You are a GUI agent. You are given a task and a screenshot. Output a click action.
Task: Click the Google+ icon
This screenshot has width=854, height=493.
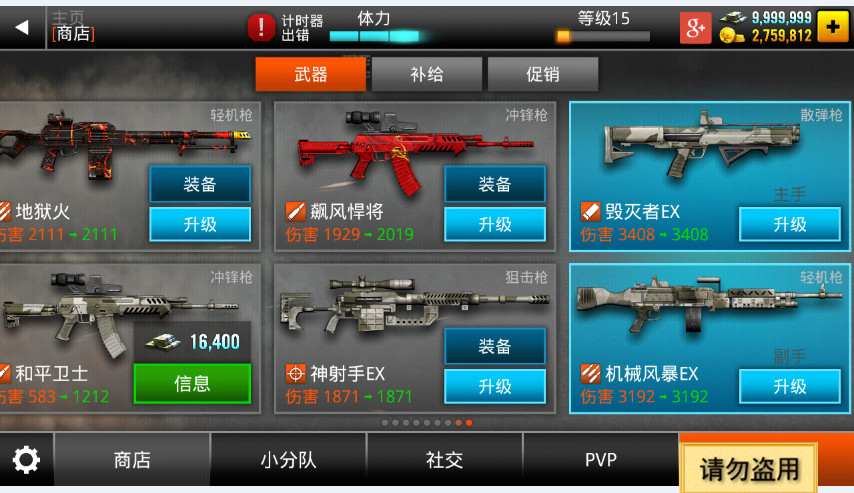695,28
